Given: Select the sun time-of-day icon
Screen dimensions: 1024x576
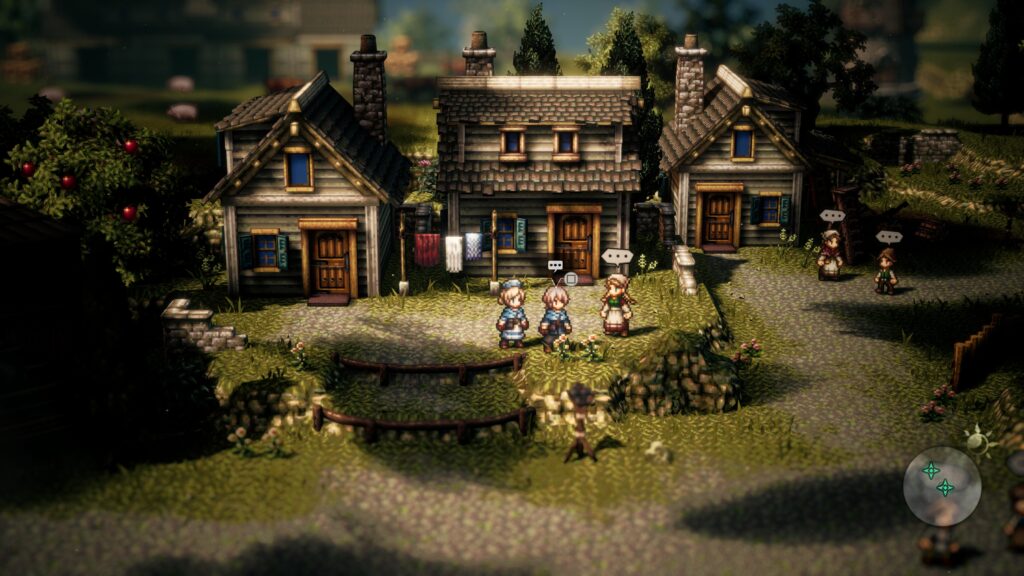Looking at the screenshot, I should 977,438.
